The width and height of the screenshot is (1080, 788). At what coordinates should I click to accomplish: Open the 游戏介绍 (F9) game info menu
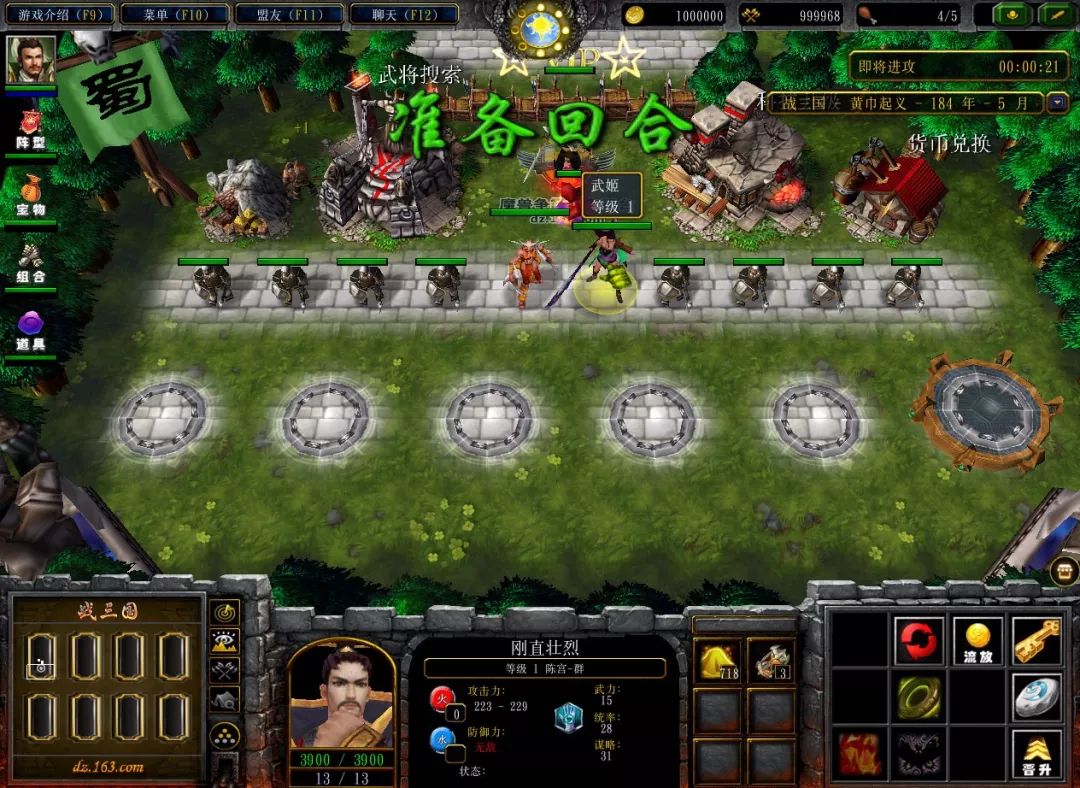click(x=59, y=15)
